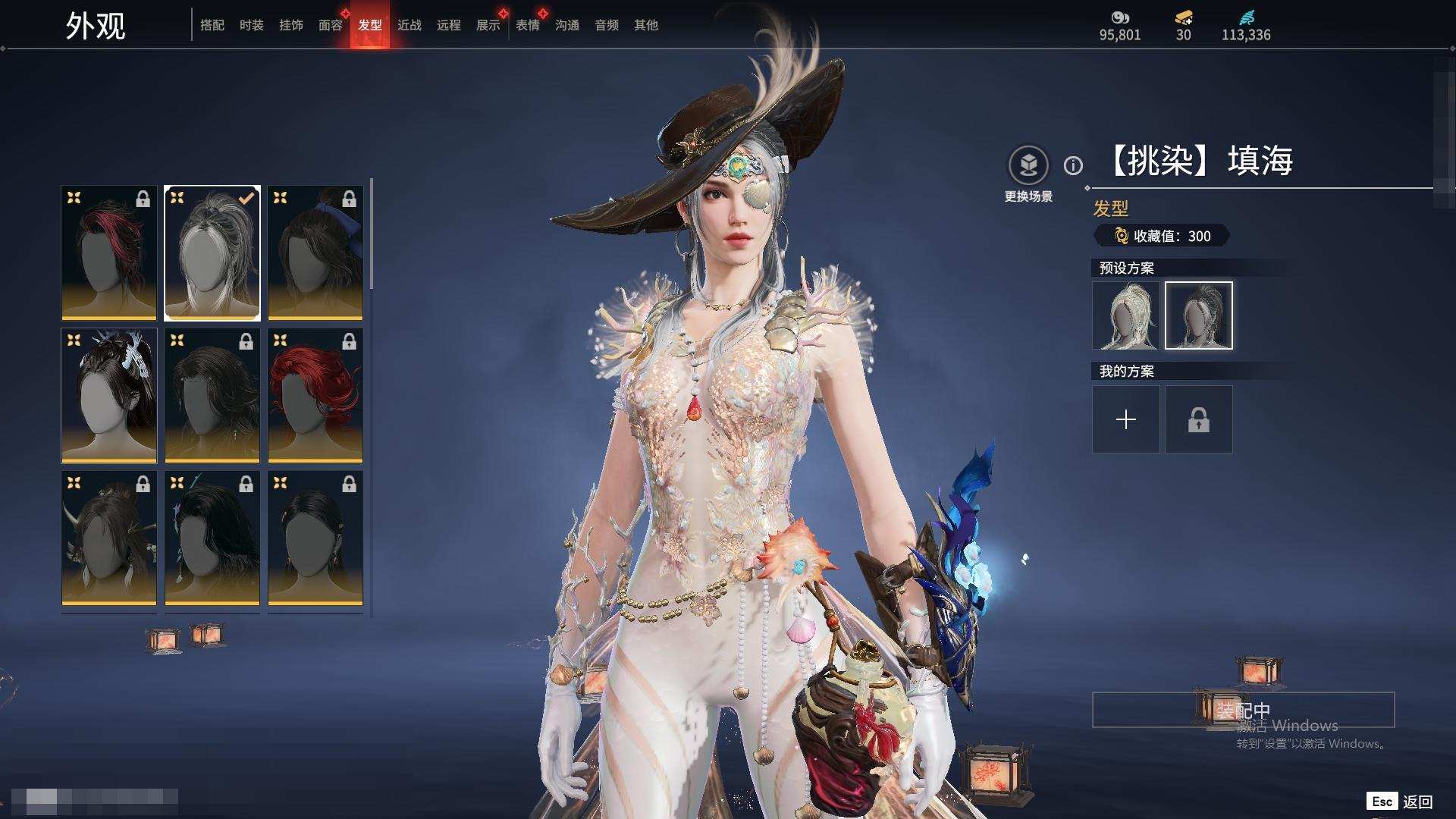The width and height of the screenshot is (1456, 819).
Task: Select the 其他 tab
Action: point(646,25)
